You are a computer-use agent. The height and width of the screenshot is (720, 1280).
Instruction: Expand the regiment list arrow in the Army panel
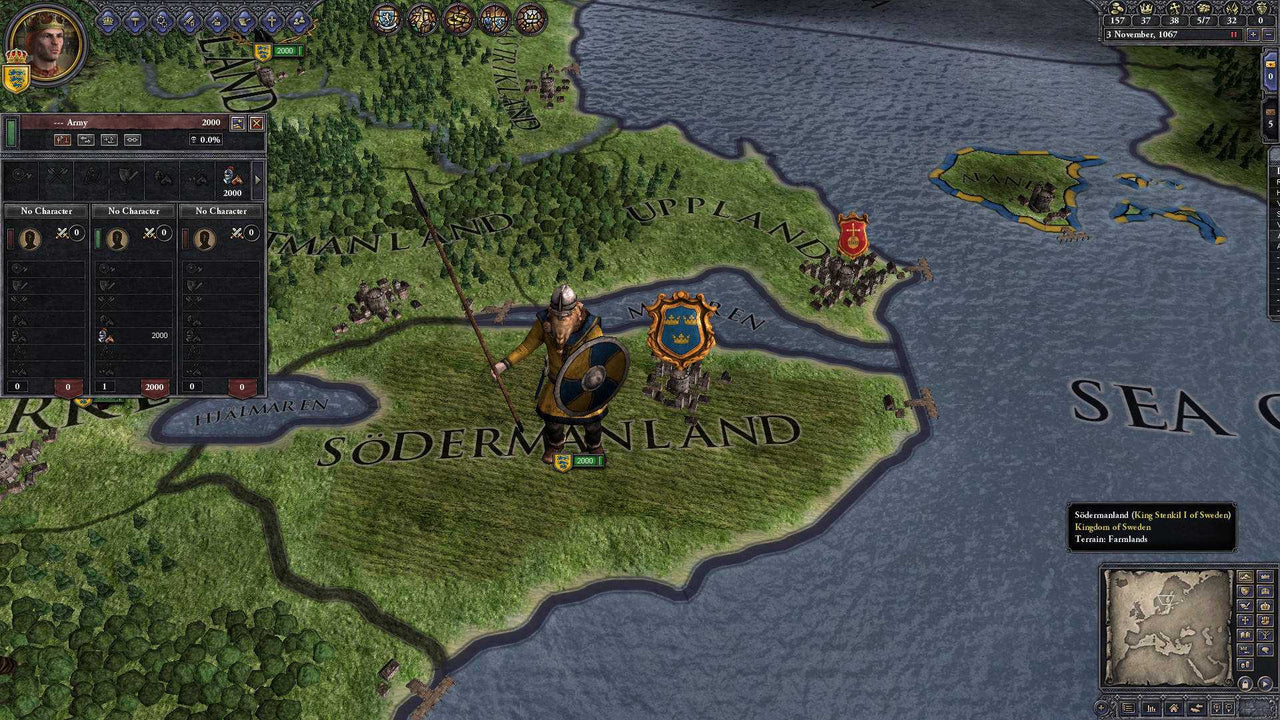click(257, 181)
